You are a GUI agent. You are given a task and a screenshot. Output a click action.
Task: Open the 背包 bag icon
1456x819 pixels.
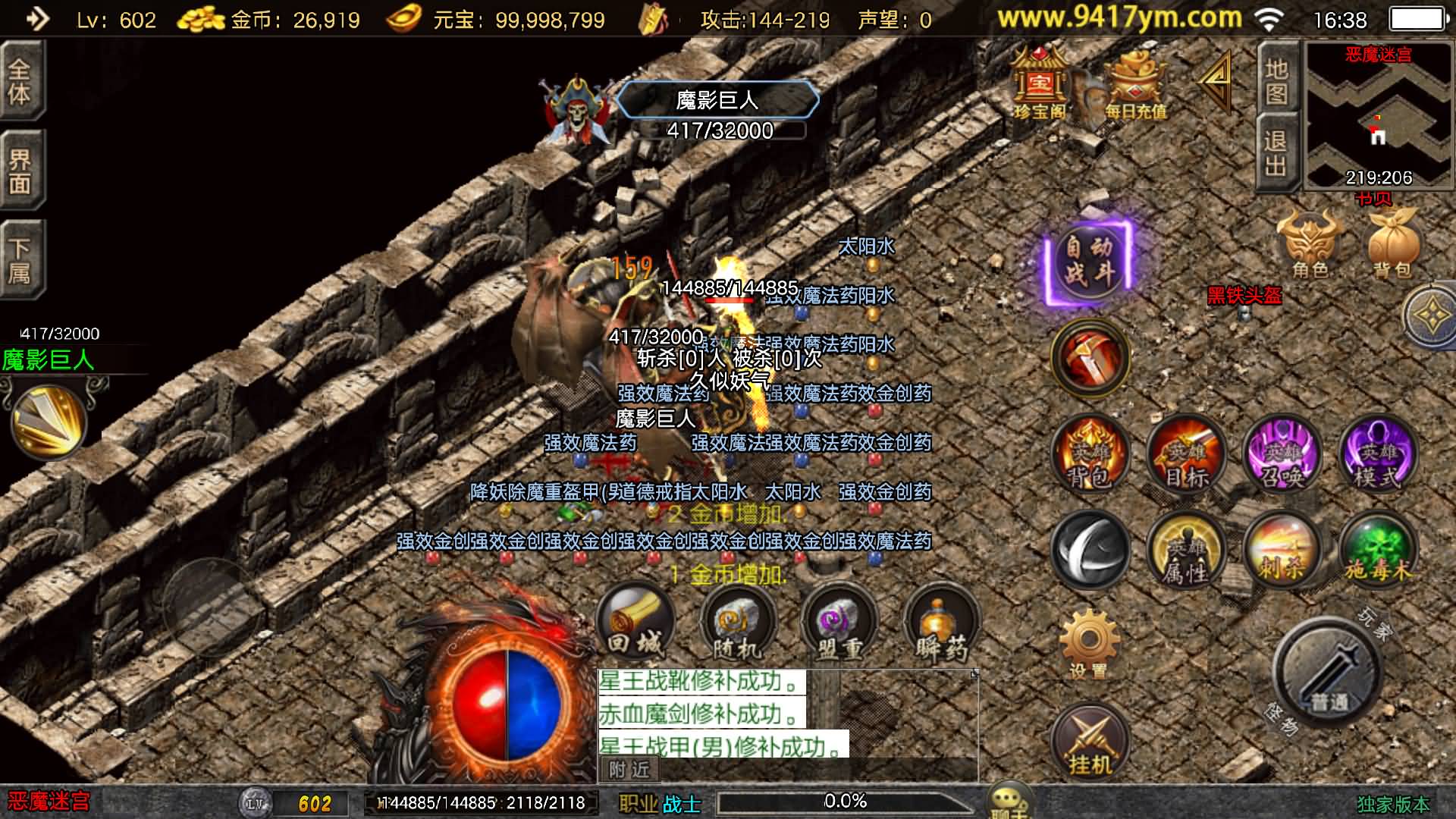pos(1392,244)
